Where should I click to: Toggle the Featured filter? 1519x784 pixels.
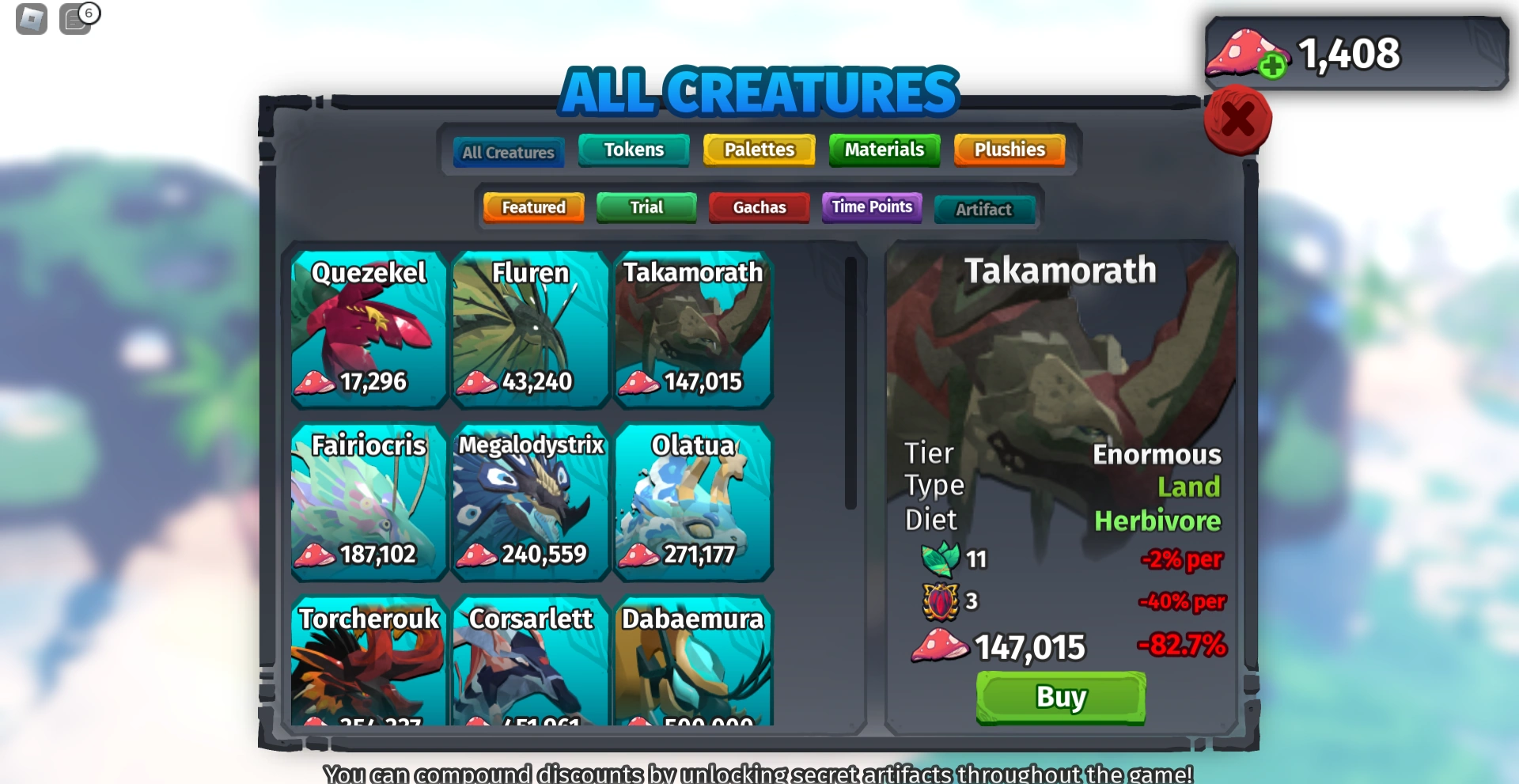click(532, 207)
